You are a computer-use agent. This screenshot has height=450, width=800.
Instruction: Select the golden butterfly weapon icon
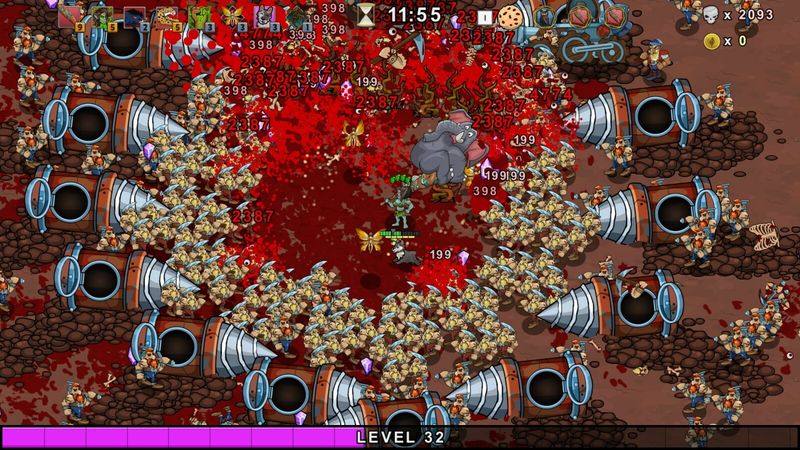click(233, 14)
